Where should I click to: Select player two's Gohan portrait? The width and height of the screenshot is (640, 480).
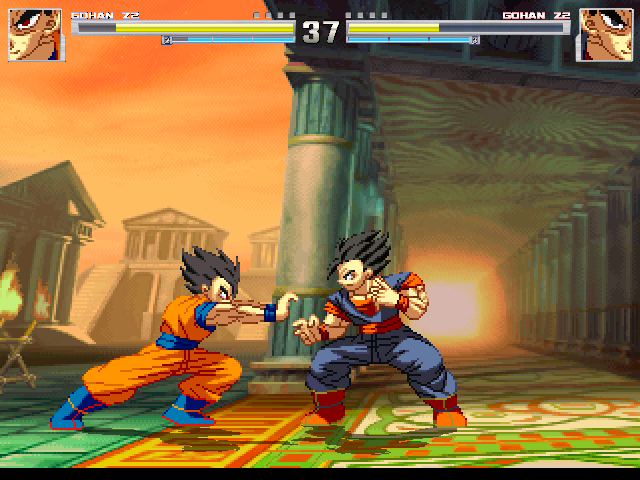[604, 34]
